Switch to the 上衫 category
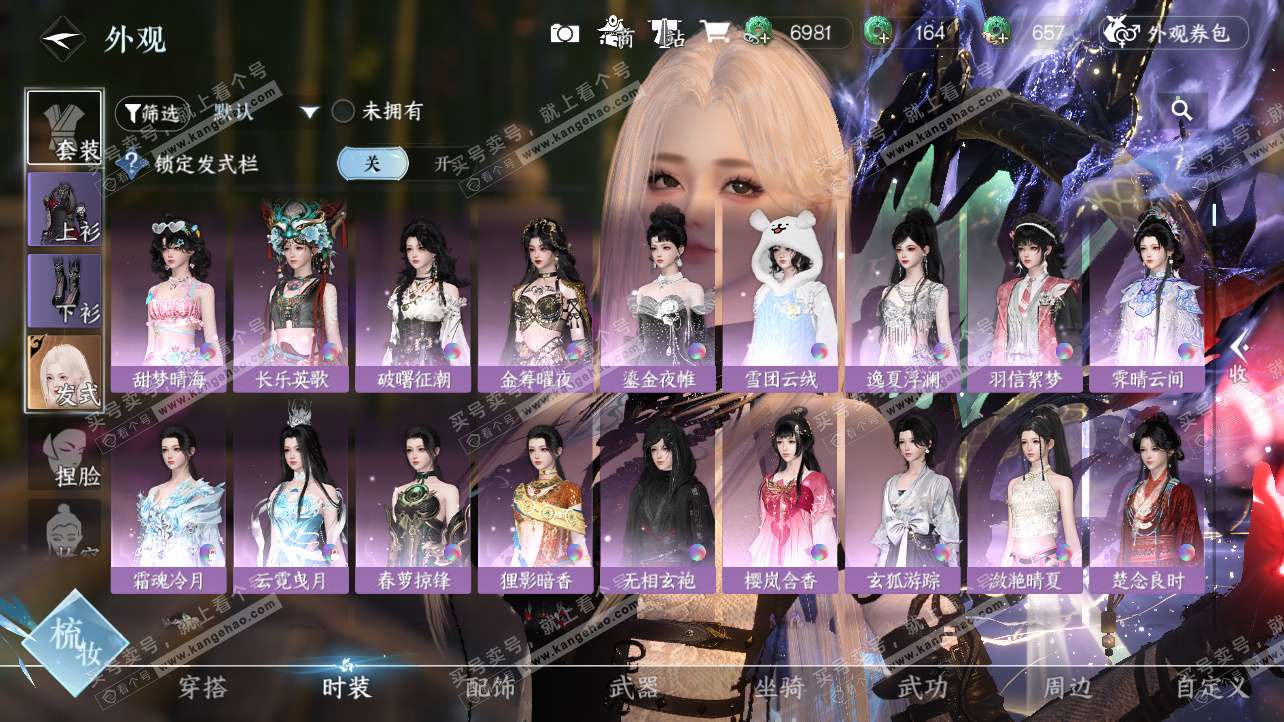This screenshot has width=1284, height=722. click(x=65, y=209)
